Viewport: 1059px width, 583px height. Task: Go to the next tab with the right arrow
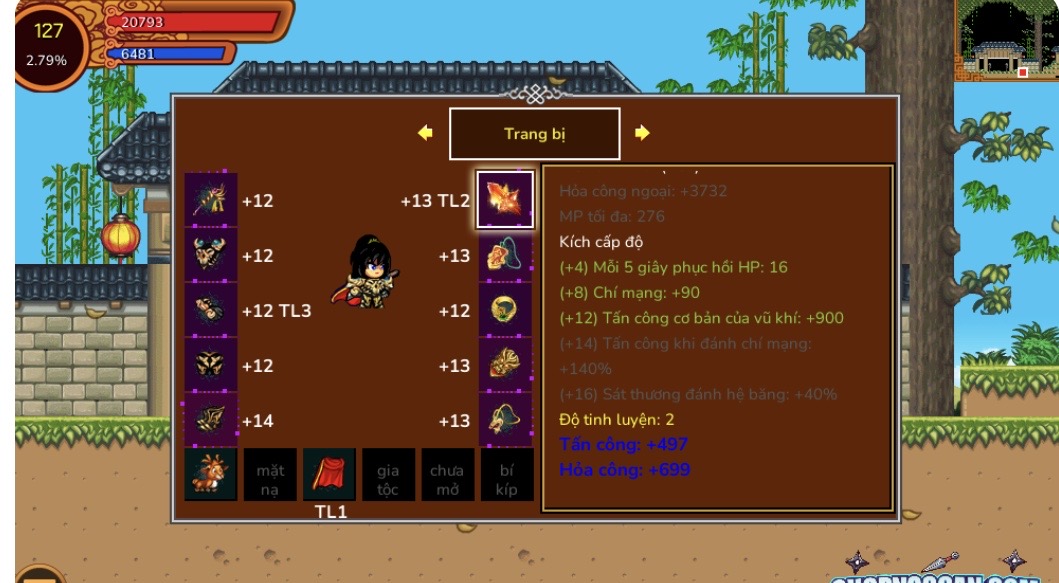tap(642, 133)
